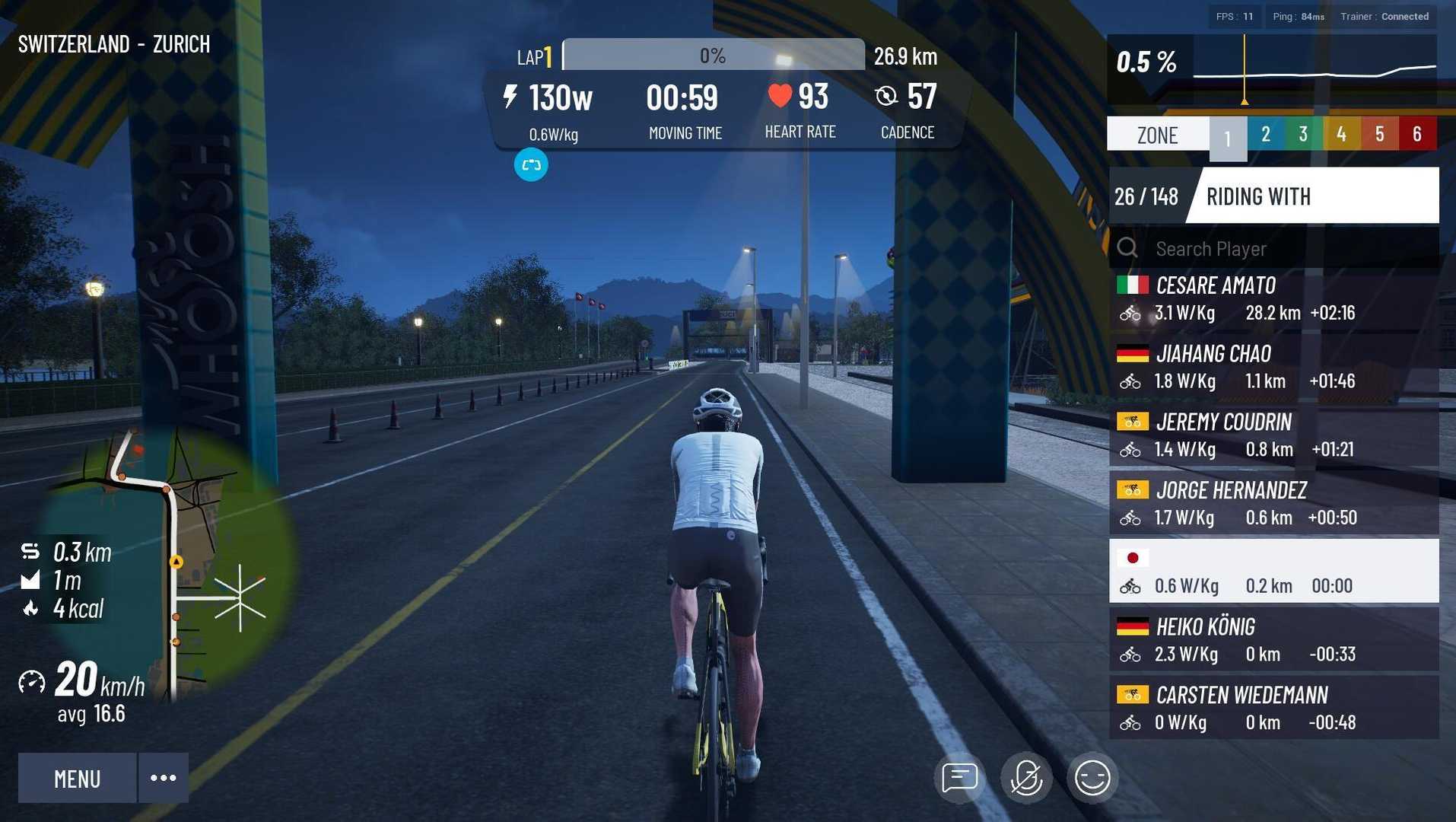Select Heiko König rider row
1456x822 pixels.
(1273, 640)
